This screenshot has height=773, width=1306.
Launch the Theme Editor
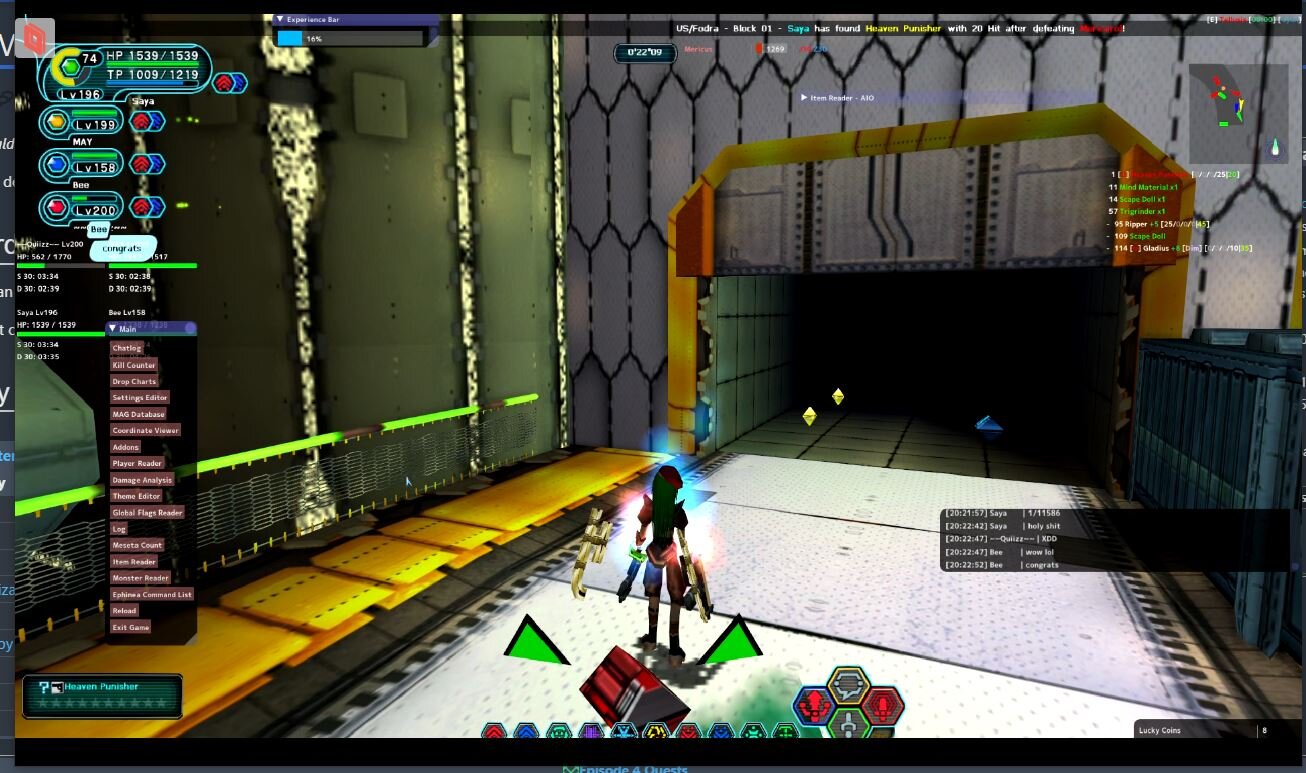tap(136, 496)
